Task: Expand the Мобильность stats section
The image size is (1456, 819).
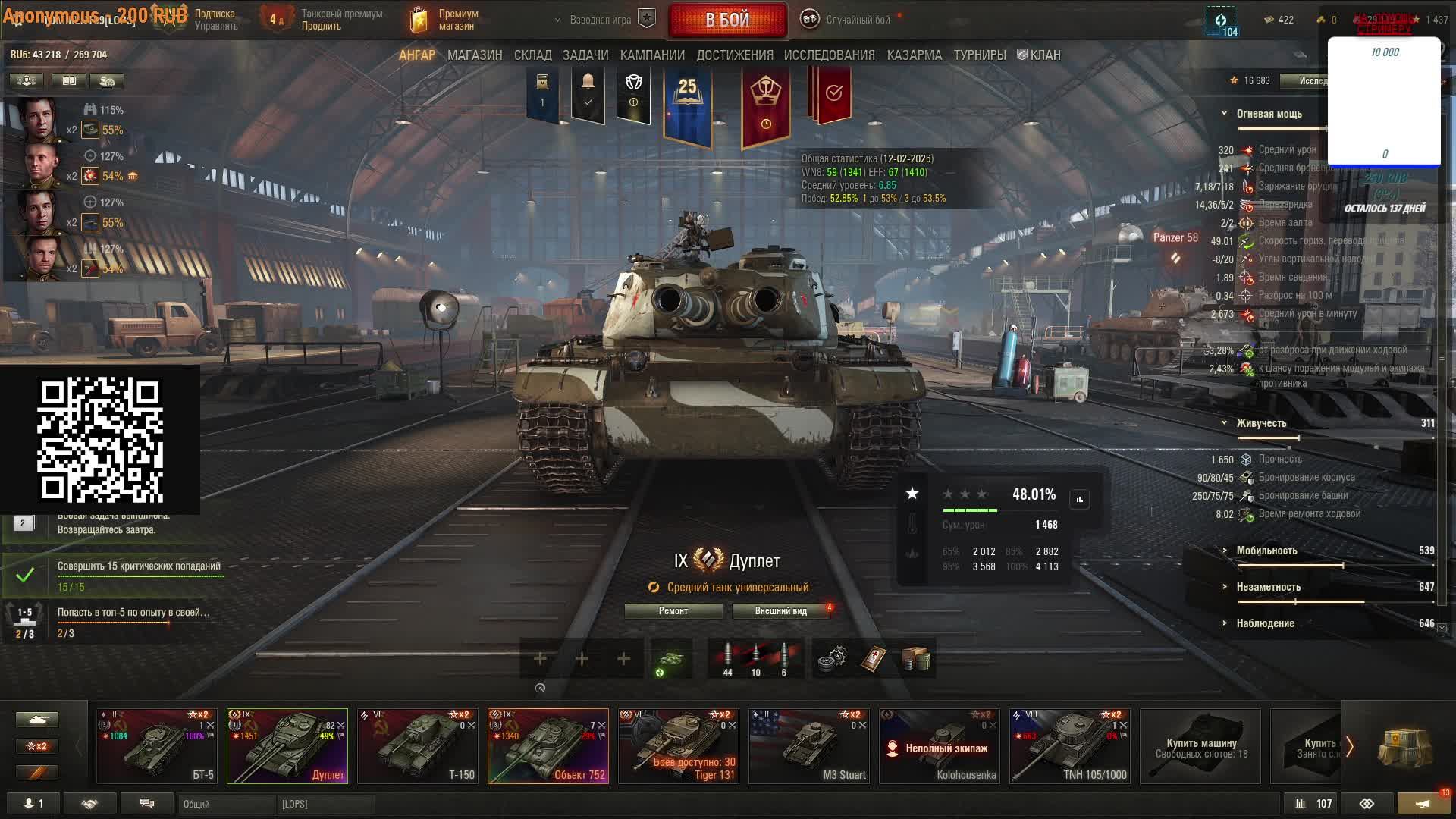Action: [1266, 551]
